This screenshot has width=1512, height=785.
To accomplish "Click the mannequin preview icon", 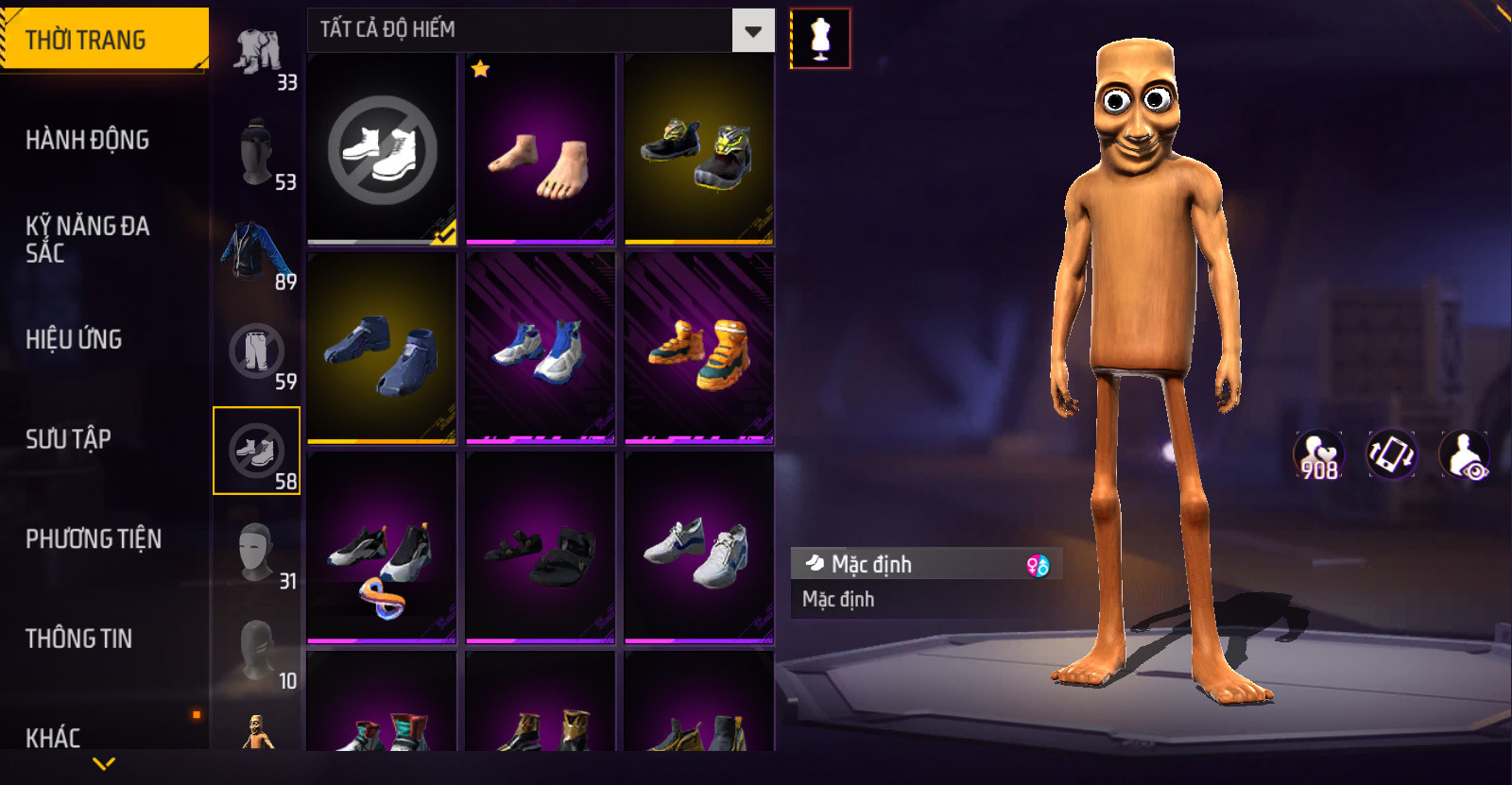I will [819, 39].
